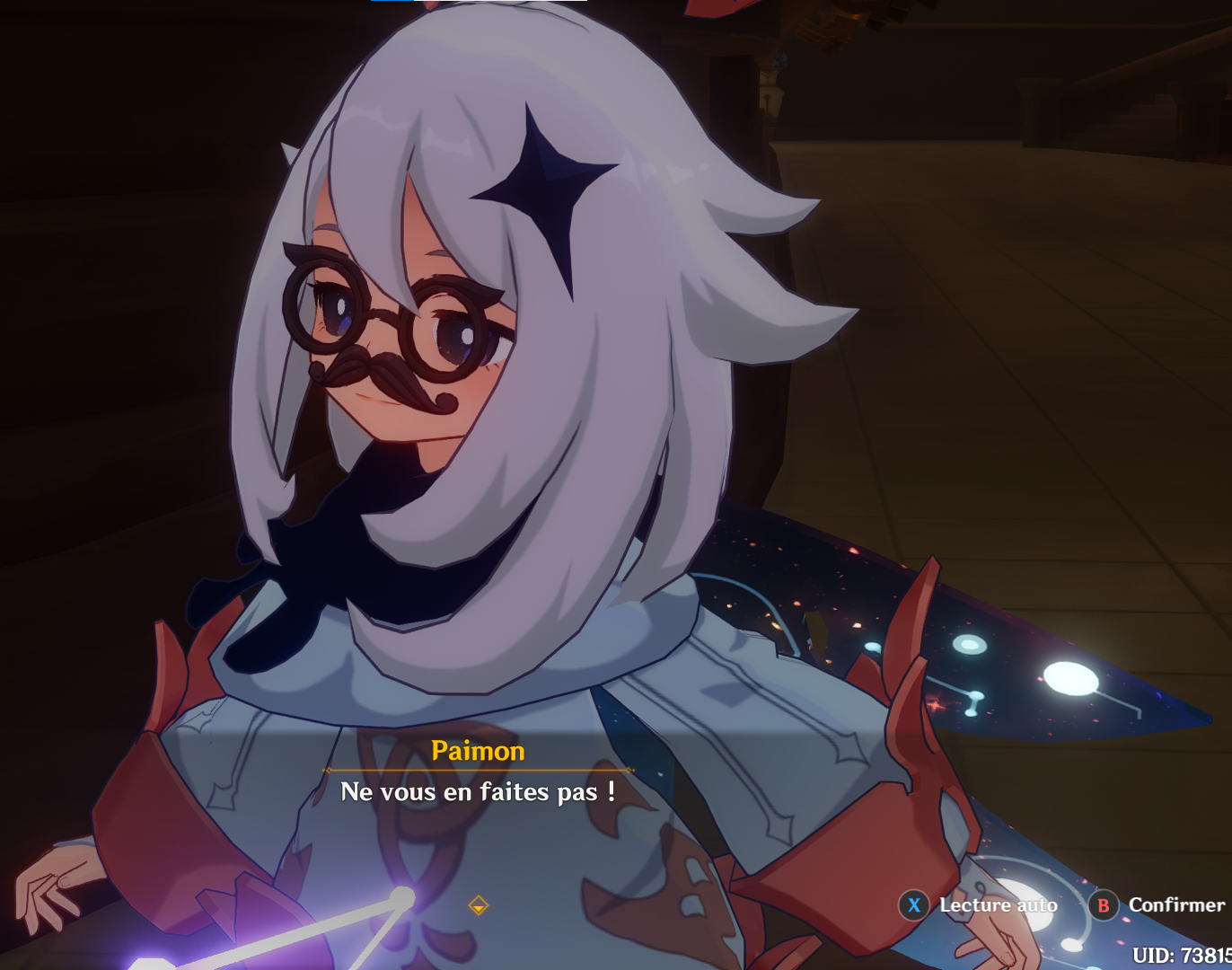Click the red B button icon

(x=1104, y=906)
